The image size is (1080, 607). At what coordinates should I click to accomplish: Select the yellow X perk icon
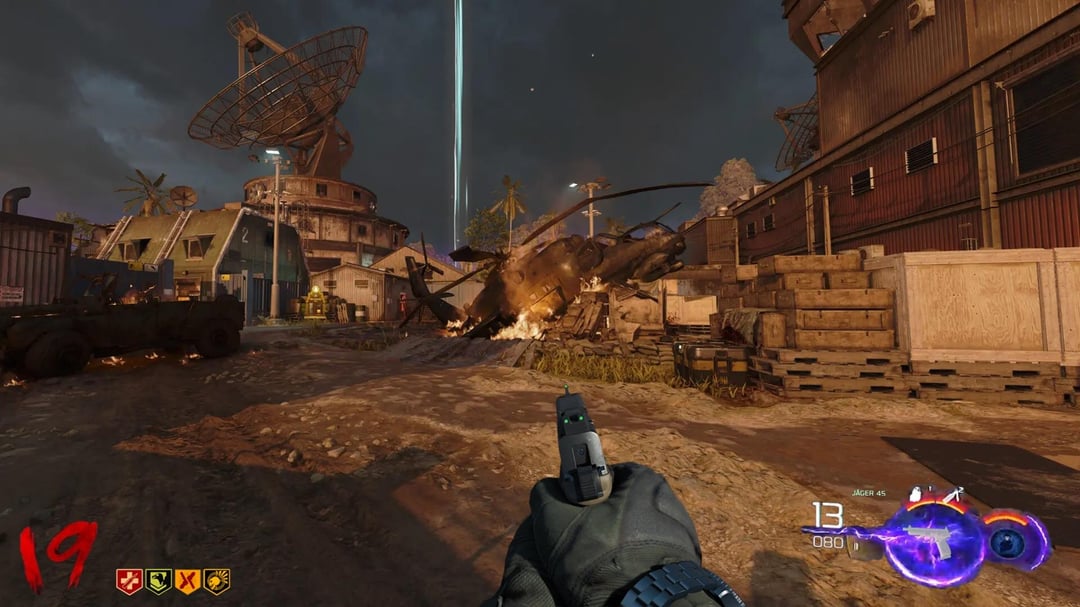[x=187, y=581]
